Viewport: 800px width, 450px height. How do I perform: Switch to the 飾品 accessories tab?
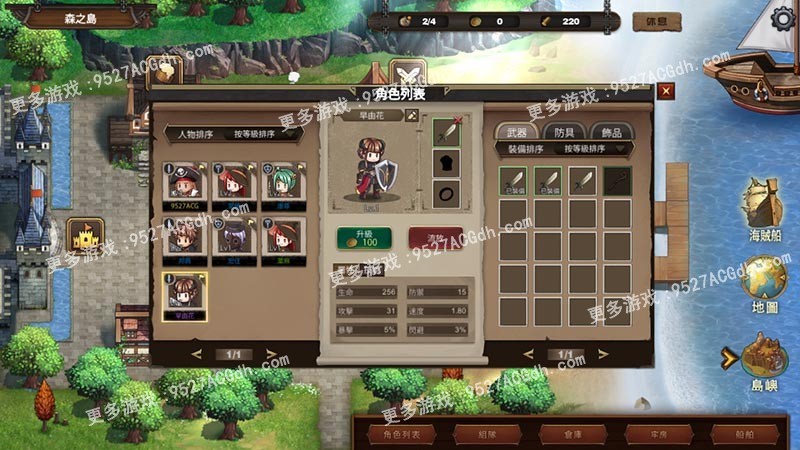pos(610,132)
